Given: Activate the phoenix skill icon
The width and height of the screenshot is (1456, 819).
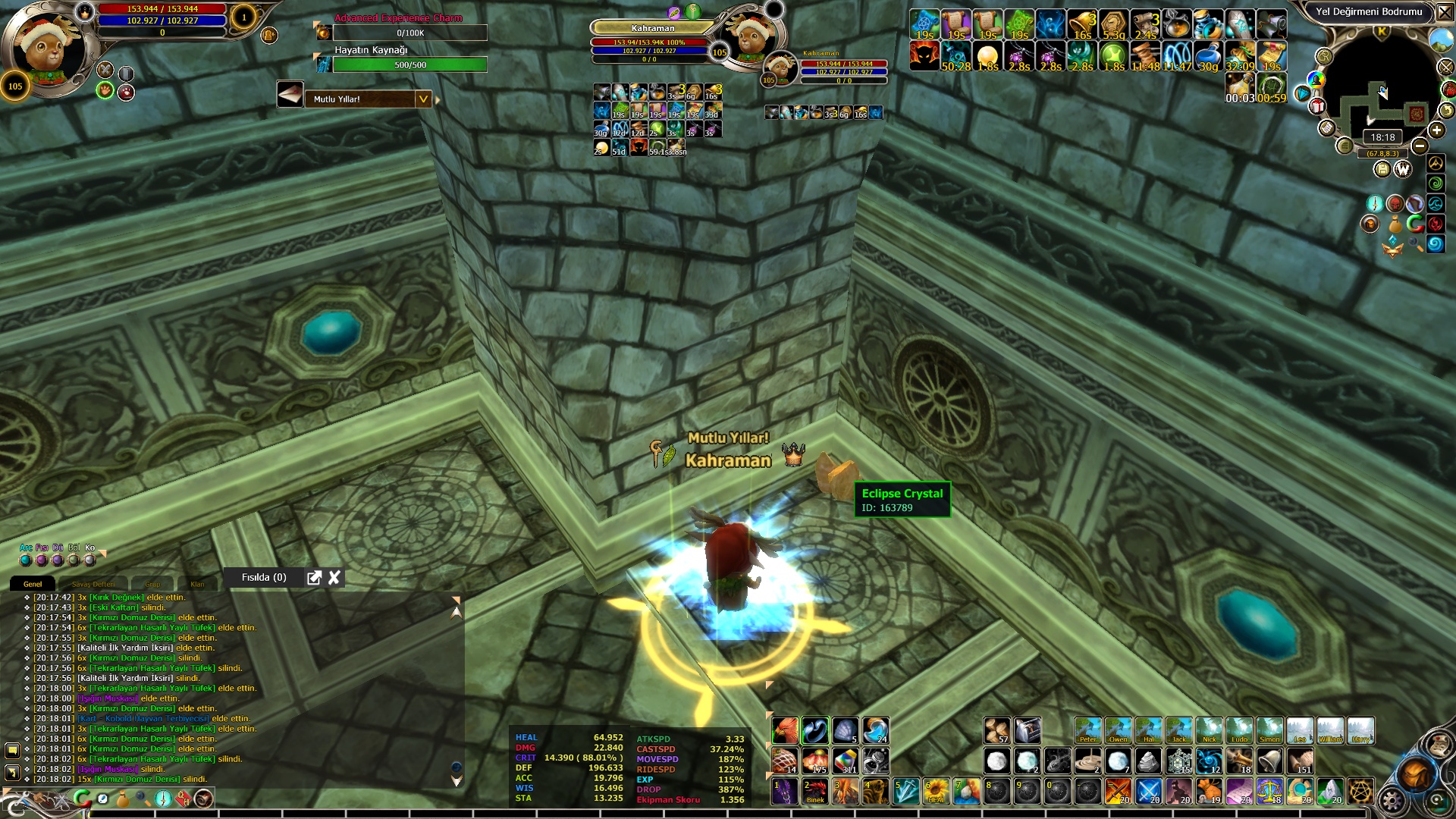Looking at the screenshot, I should 785,730.
